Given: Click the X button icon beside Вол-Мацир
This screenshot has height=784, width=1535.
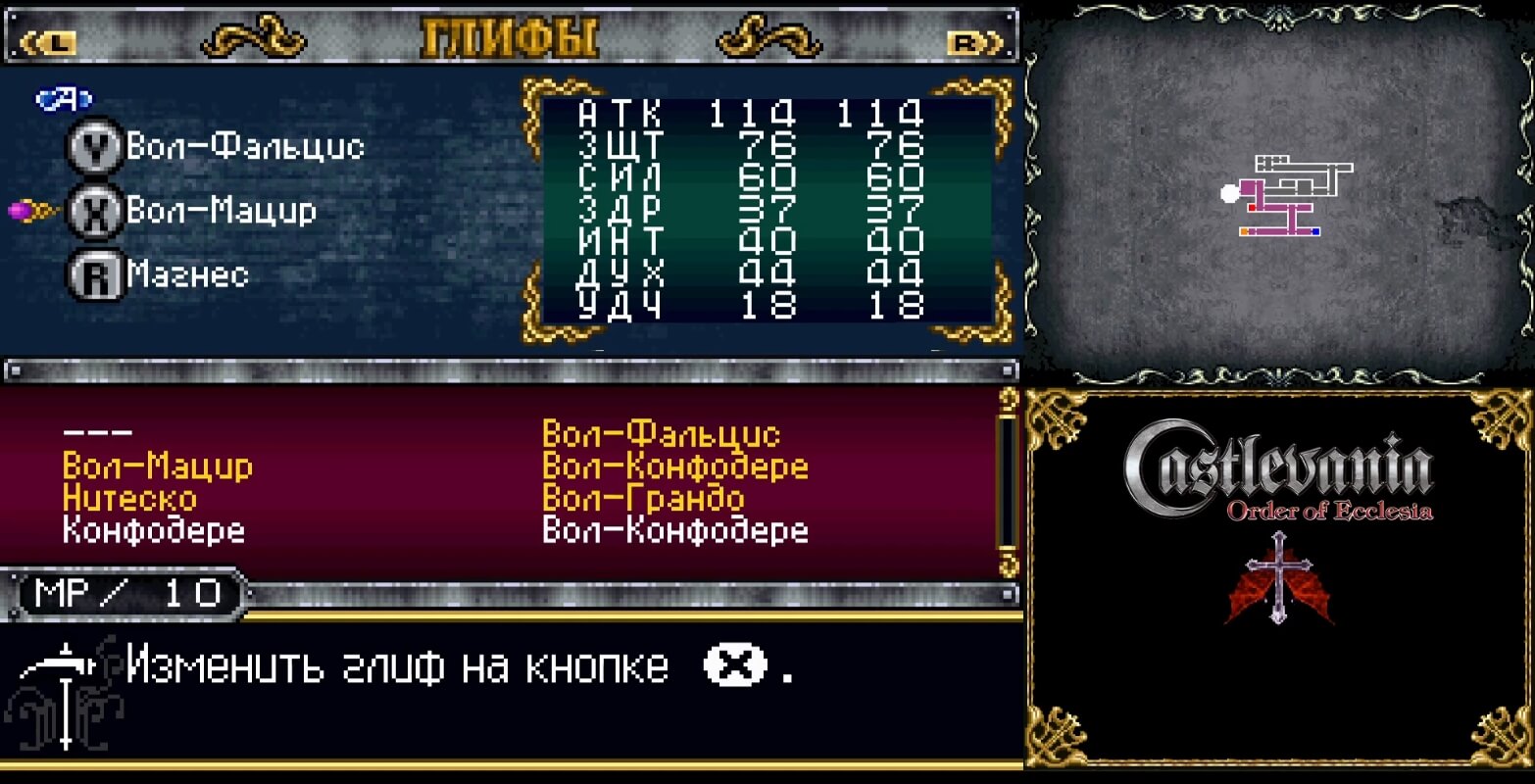Looking at the screenshot, I should [x=93, y=210].
